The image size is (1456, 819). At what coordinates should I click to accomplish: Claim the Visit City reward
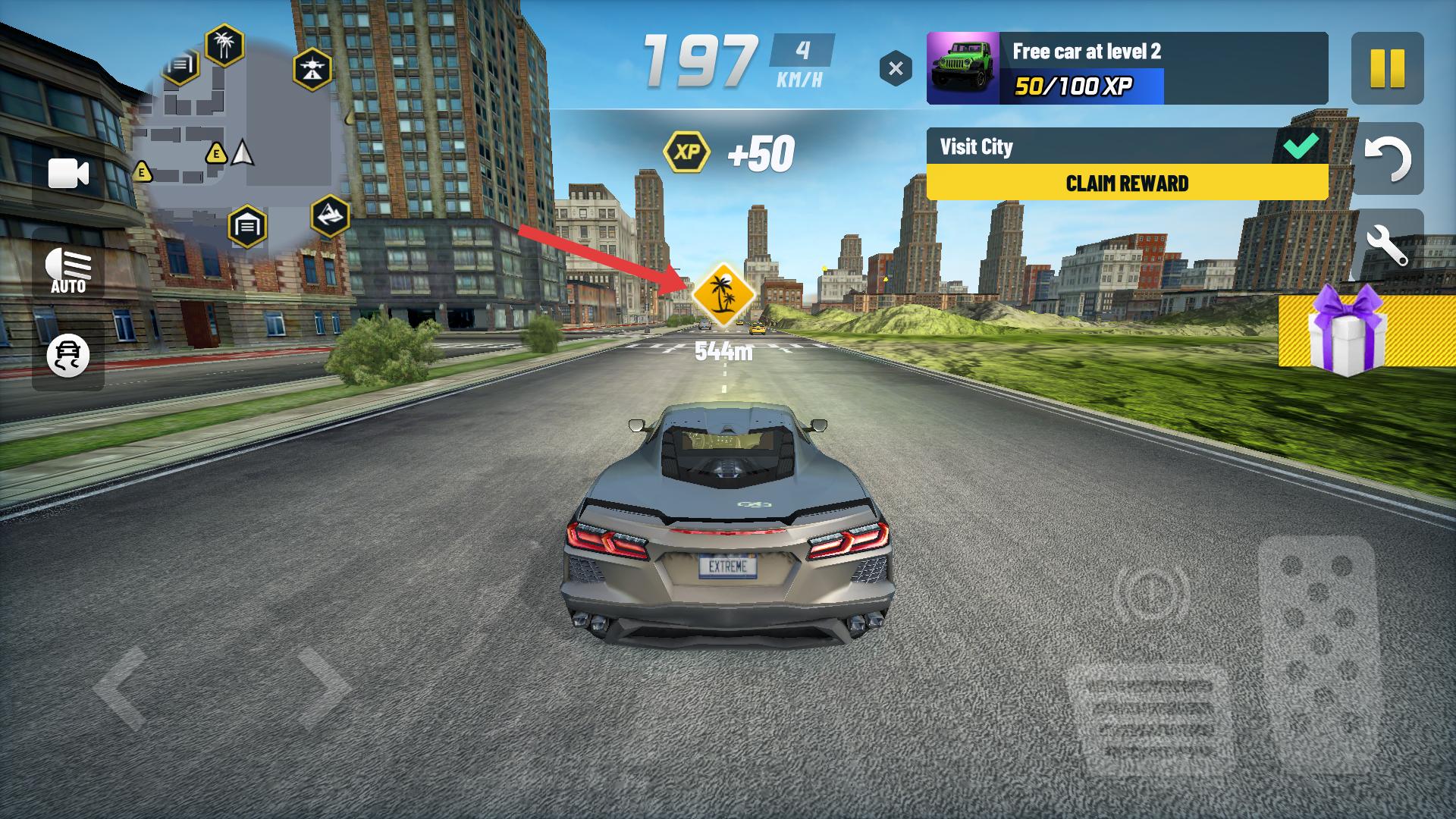click(1127, 183)
